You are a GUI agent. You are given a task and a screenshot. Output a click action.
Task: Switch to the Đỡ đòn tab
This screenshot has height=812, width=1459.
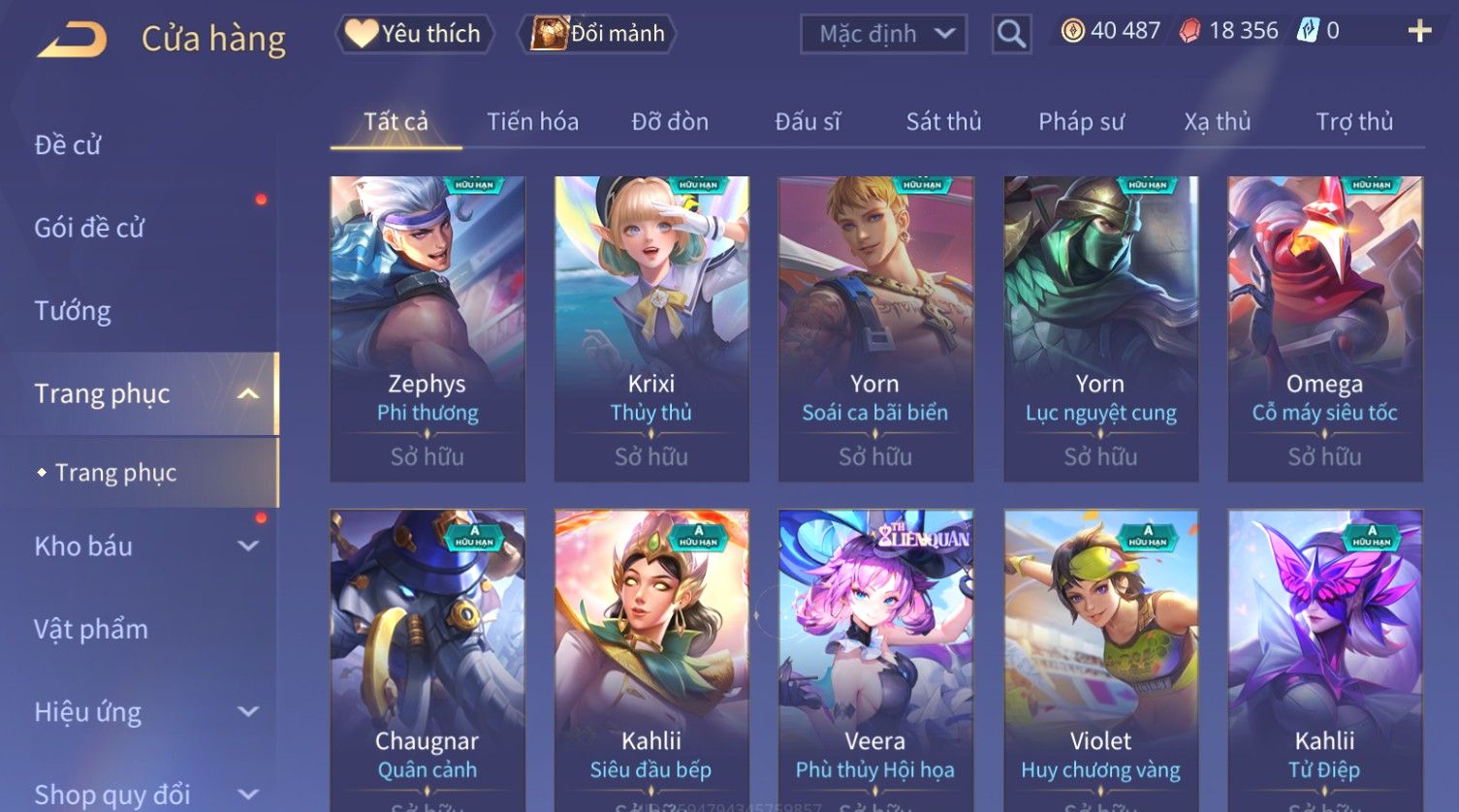(670, 122)
